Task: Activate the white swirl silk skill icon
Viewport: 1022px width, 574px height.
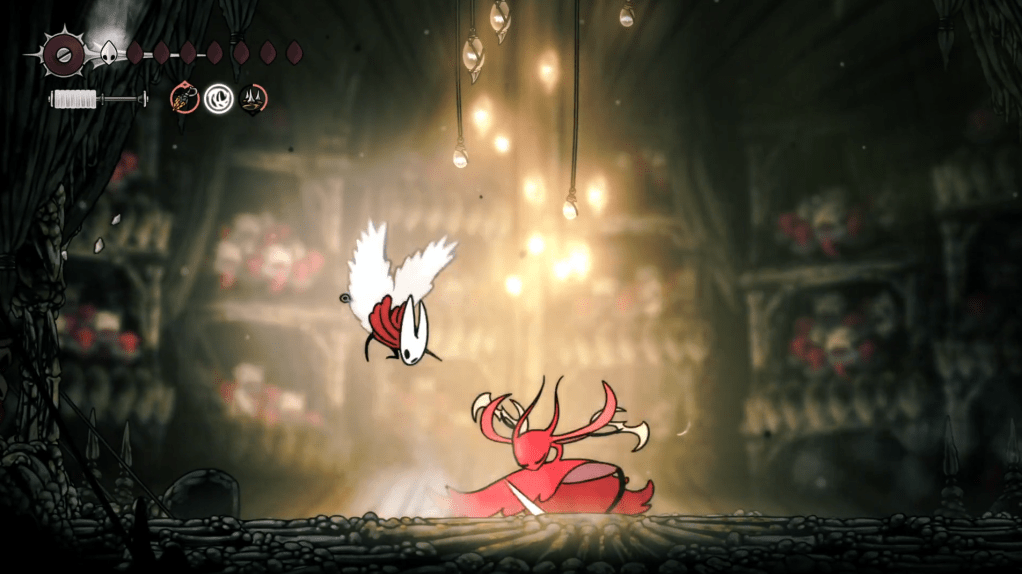Action: tap(218, 98)
